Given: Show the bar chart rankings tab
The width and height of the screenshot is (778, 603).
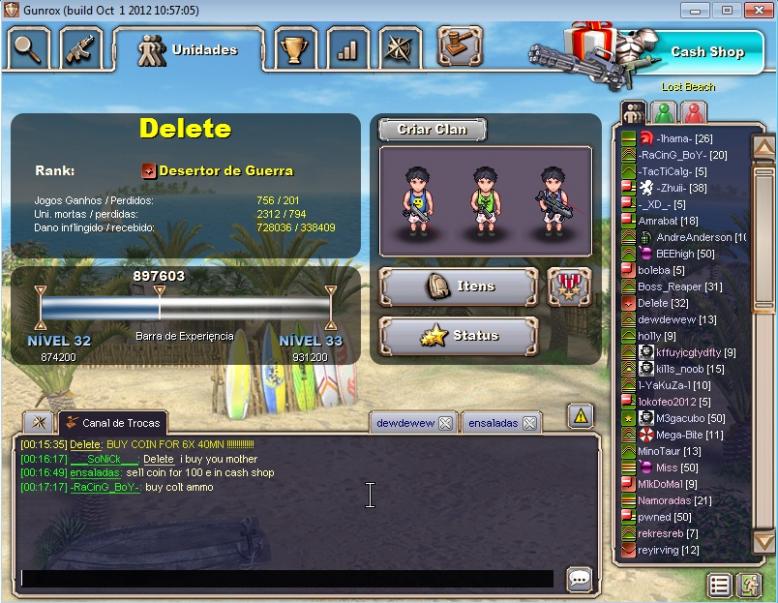Looking at the screenshot, I should pos(347,48).
